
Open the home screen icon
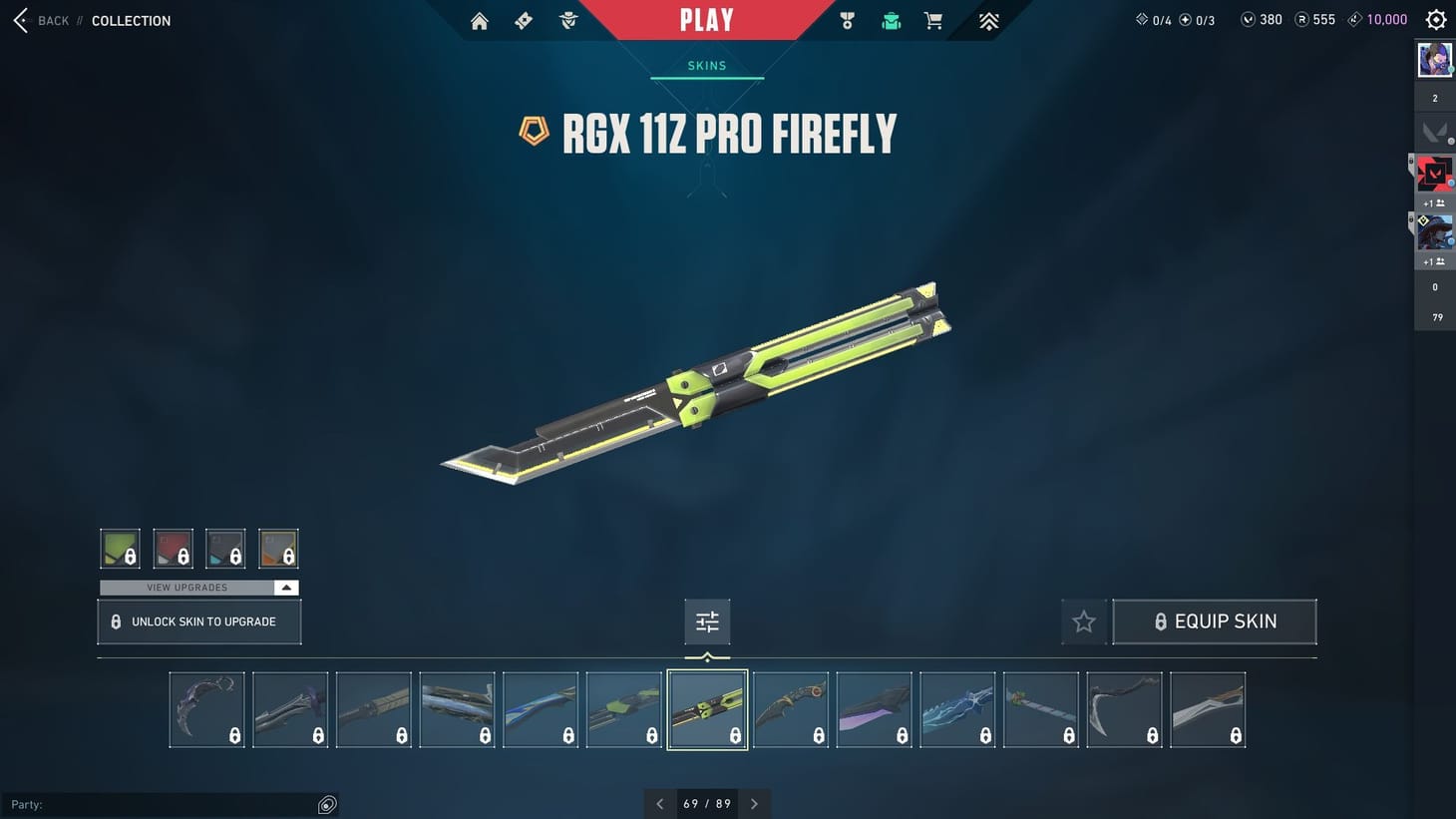(x=479, y=20)
